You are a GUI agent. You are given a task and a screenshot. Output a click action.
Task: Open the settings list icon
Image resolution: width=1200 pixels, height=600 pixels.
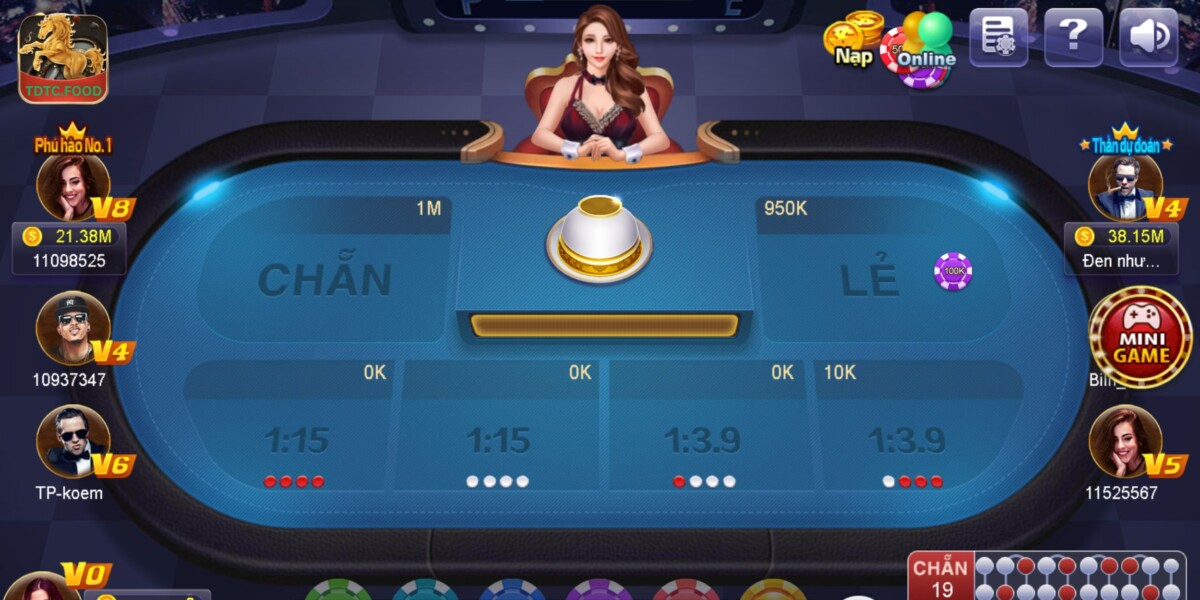998,38
